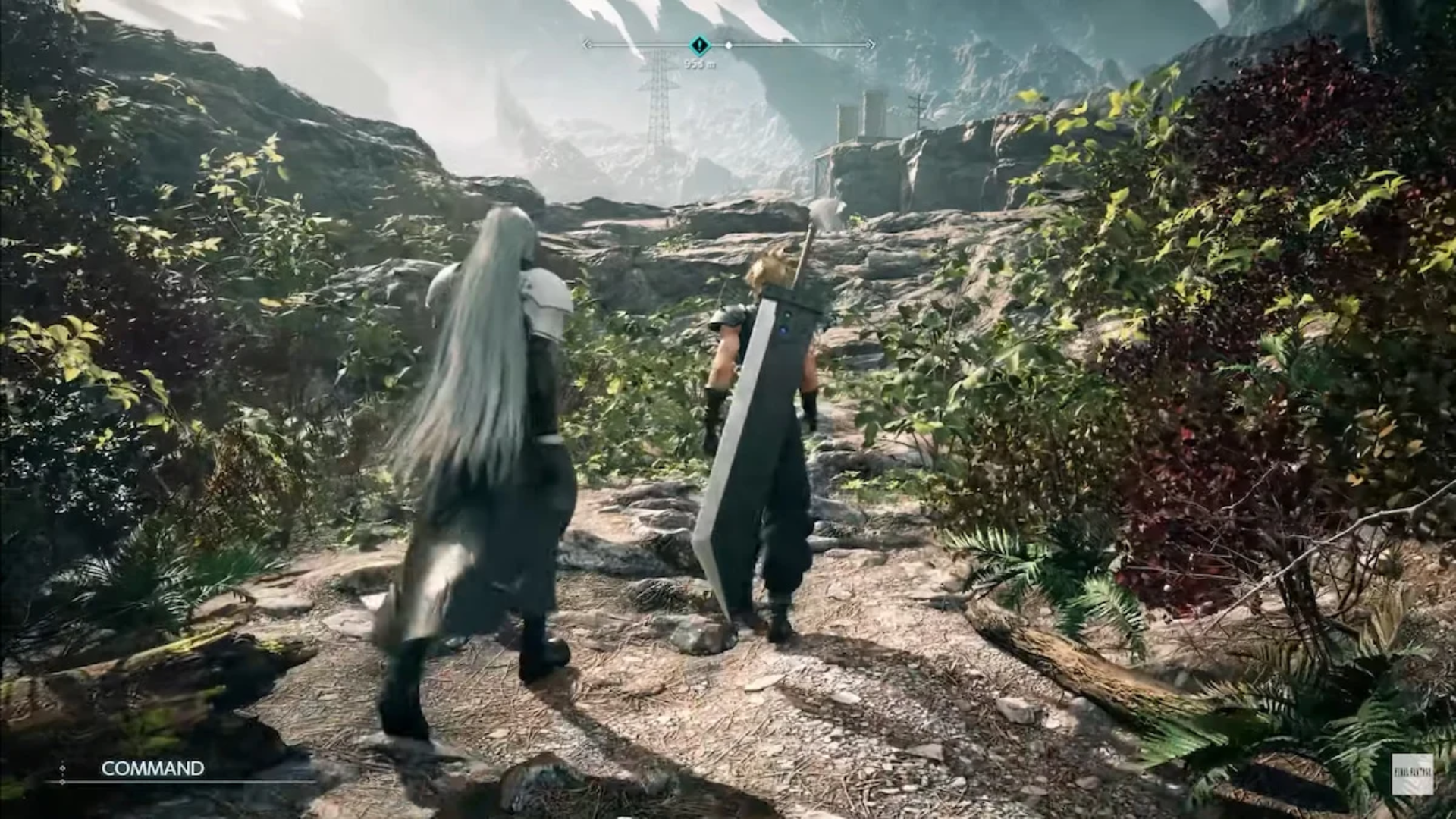Expand the compass via the left chevron arrows
1456x819 pixels.
pyautogui.click(x=587, y=45)
